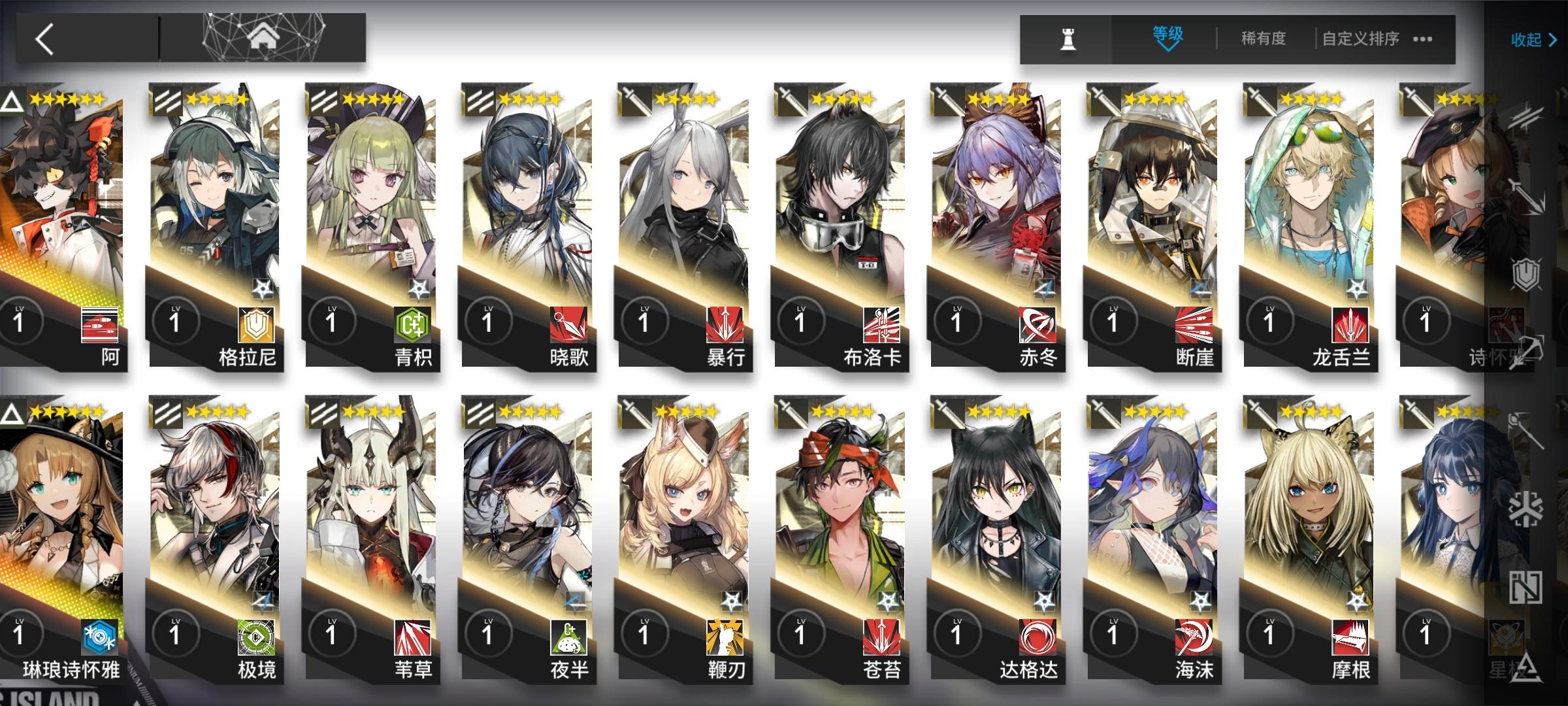Image resolution: width=1568 pixels, height=706 pixels.
Task: Open the ellipsis sort options menu
Action: (x=1423, y=39)
